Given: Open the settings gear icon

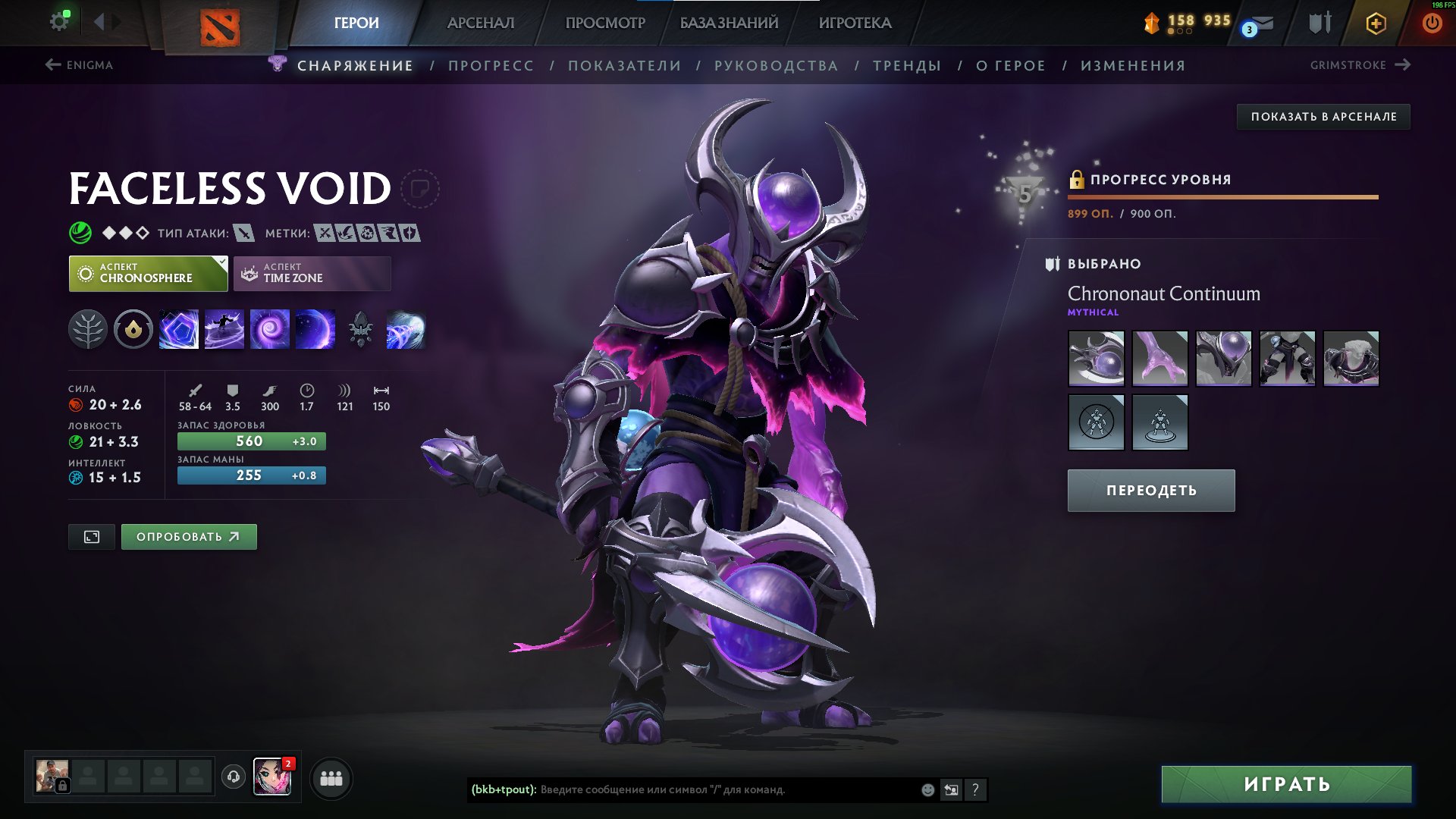Looking at the screenshot, I should coord(59,20).
